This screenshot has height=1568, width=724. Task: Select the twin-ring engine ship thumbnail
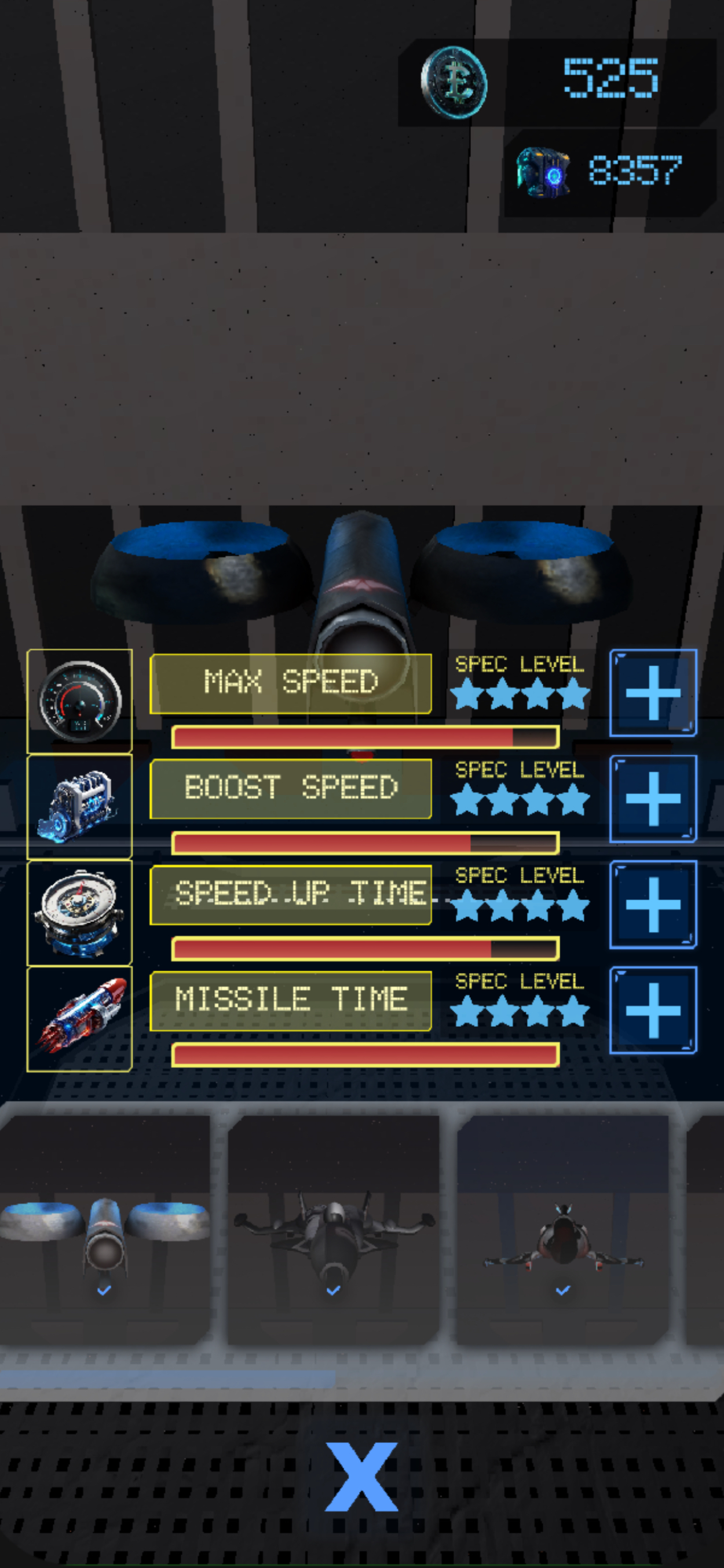coord(105,1231)
